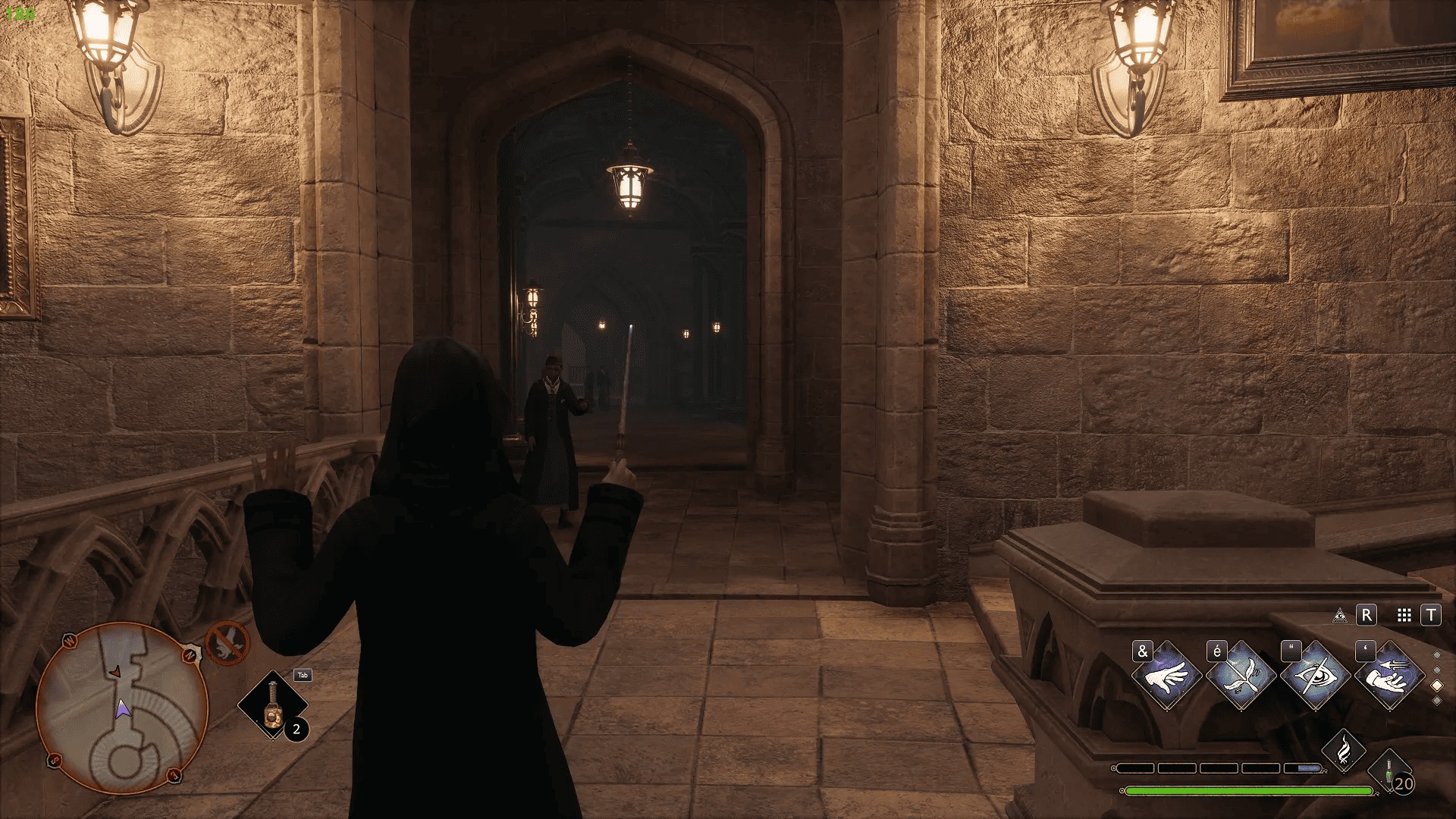Toggle the bottom spell set diamond indicator
This screenshot has height=819, width=1456.
coord(1436,700)
